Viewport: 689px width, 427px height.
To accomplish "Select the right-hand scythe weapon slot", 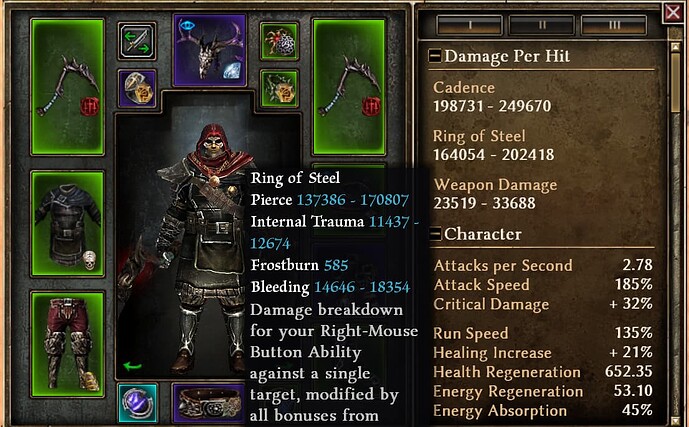I will 349,86.
